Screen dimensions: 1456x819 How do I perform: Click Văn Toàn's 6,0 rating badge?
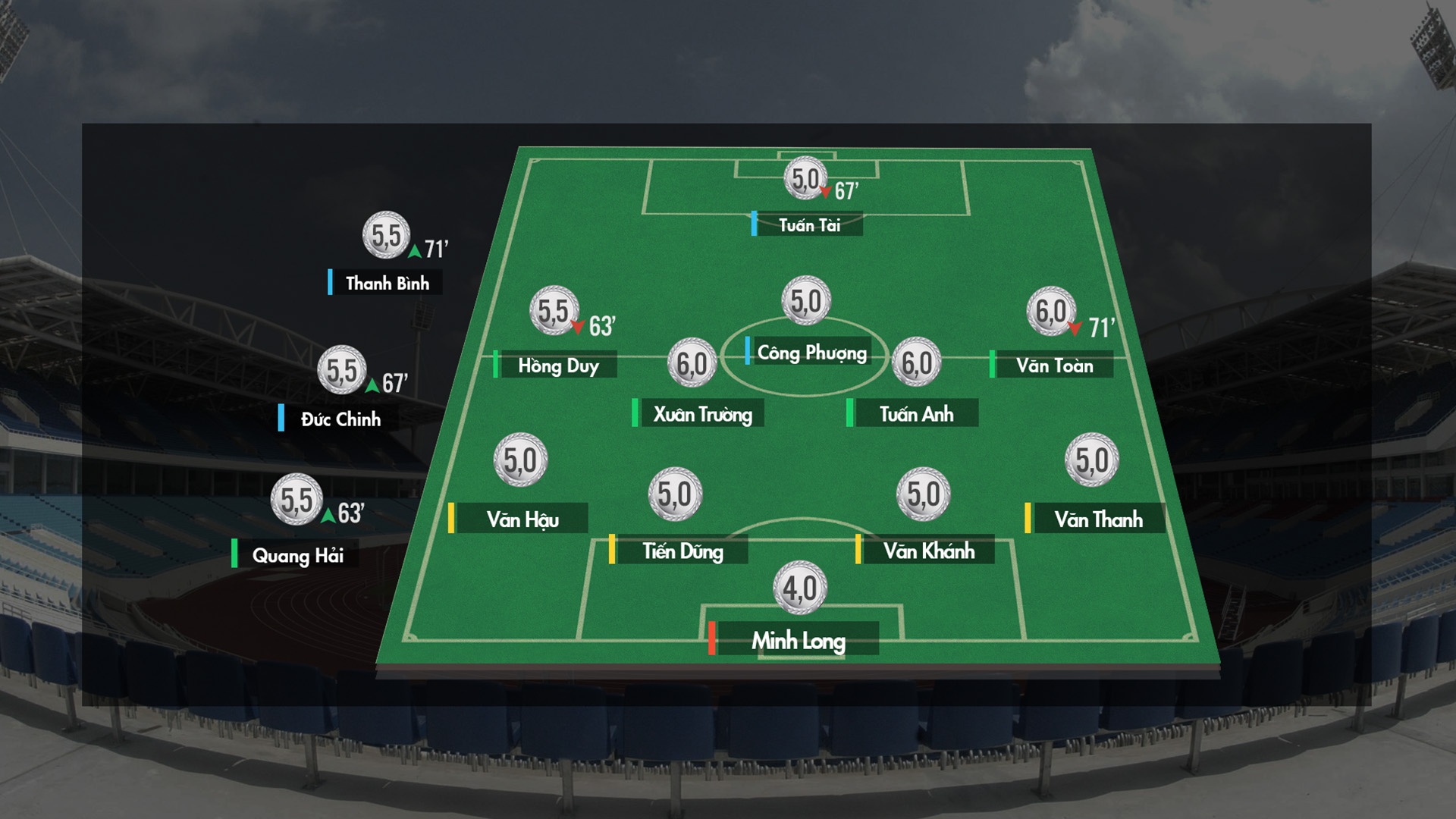[x=1051, y=311]
